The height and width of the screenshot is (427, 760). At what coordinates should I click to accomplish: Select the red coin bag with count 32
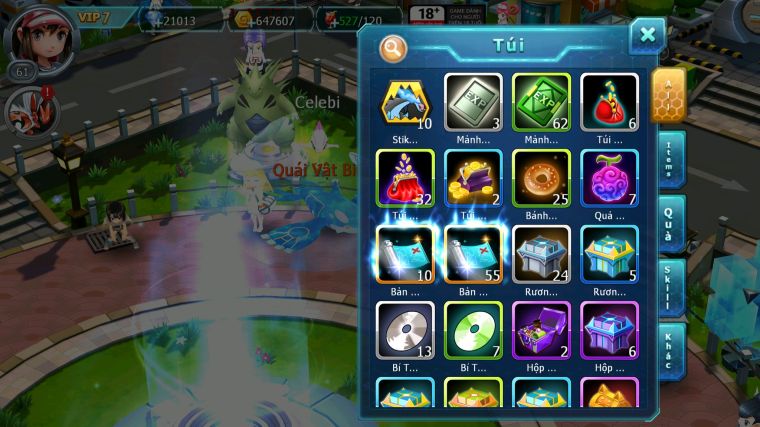click(x=406, y=176)
